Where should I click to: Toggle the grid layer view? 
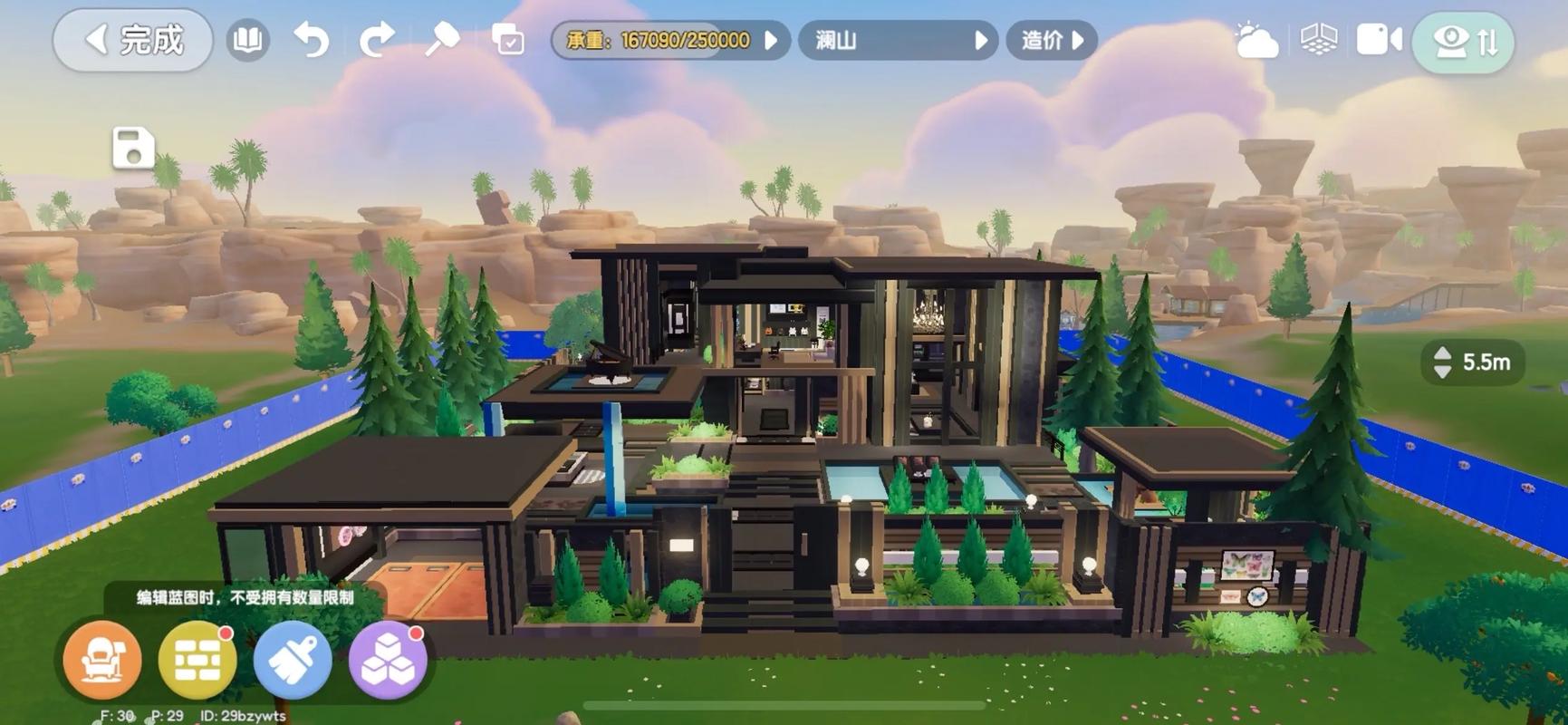click(1318, 41)
